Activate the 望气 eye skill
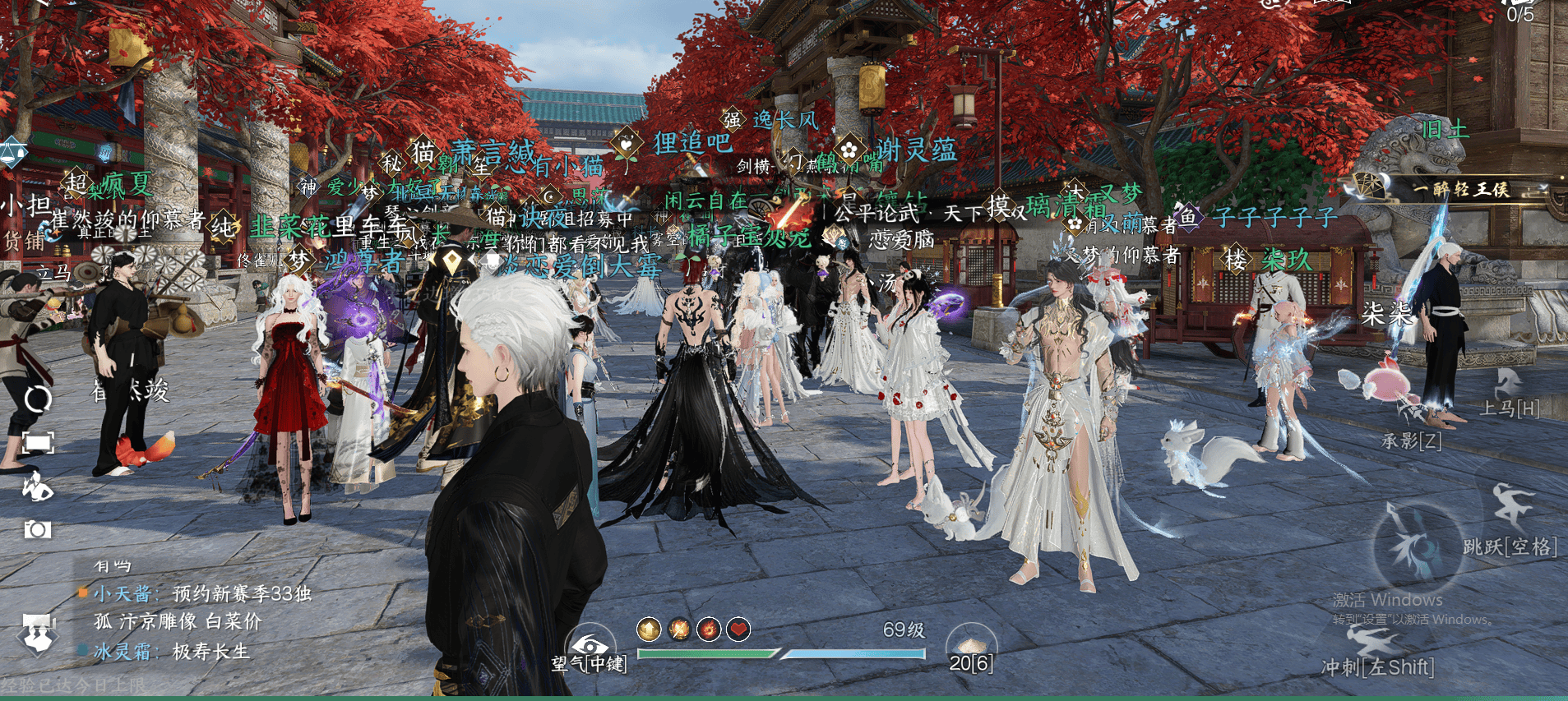 [589, 645]
